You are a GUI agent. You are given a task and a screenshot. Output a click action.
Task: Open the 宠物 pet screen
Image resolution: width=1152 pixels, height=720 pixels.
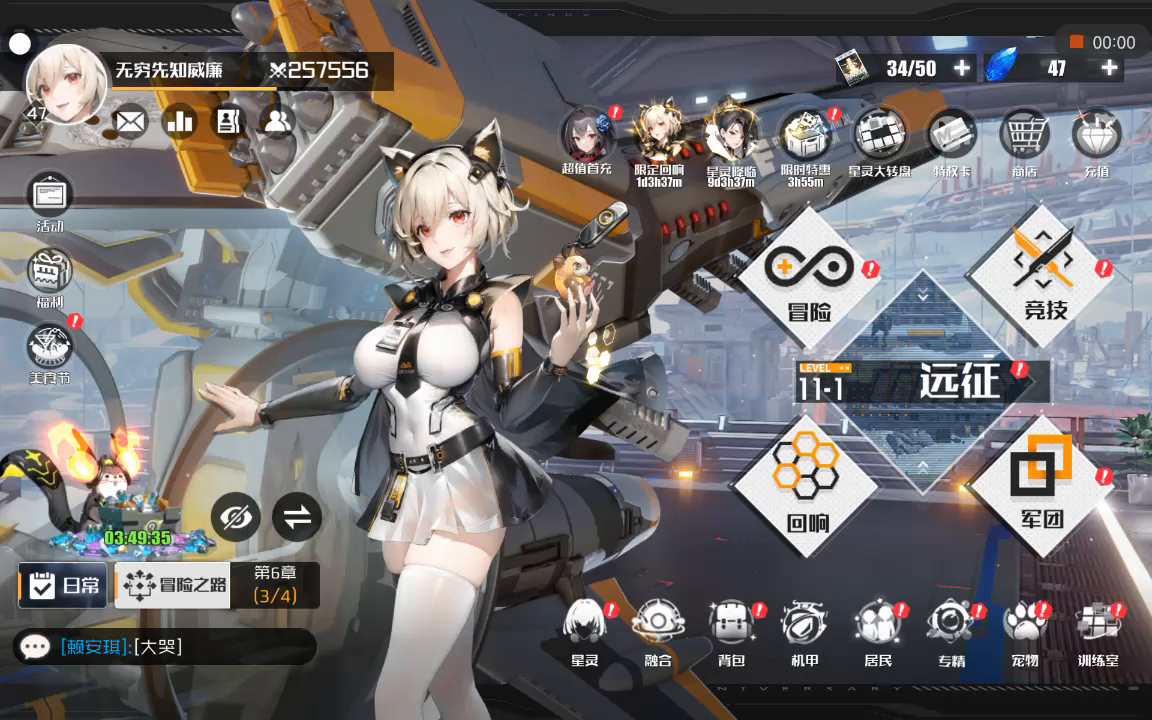click(1024, 630)
